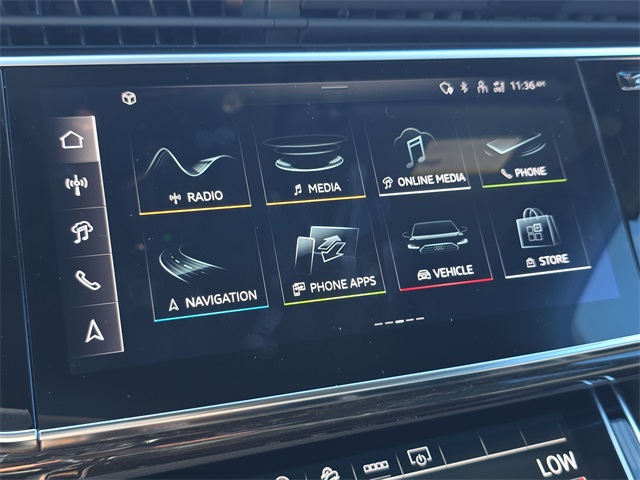This screenshot has height=480, width=640.
Task: Click the sidebar phone handset shortcut
Action: 87,280
